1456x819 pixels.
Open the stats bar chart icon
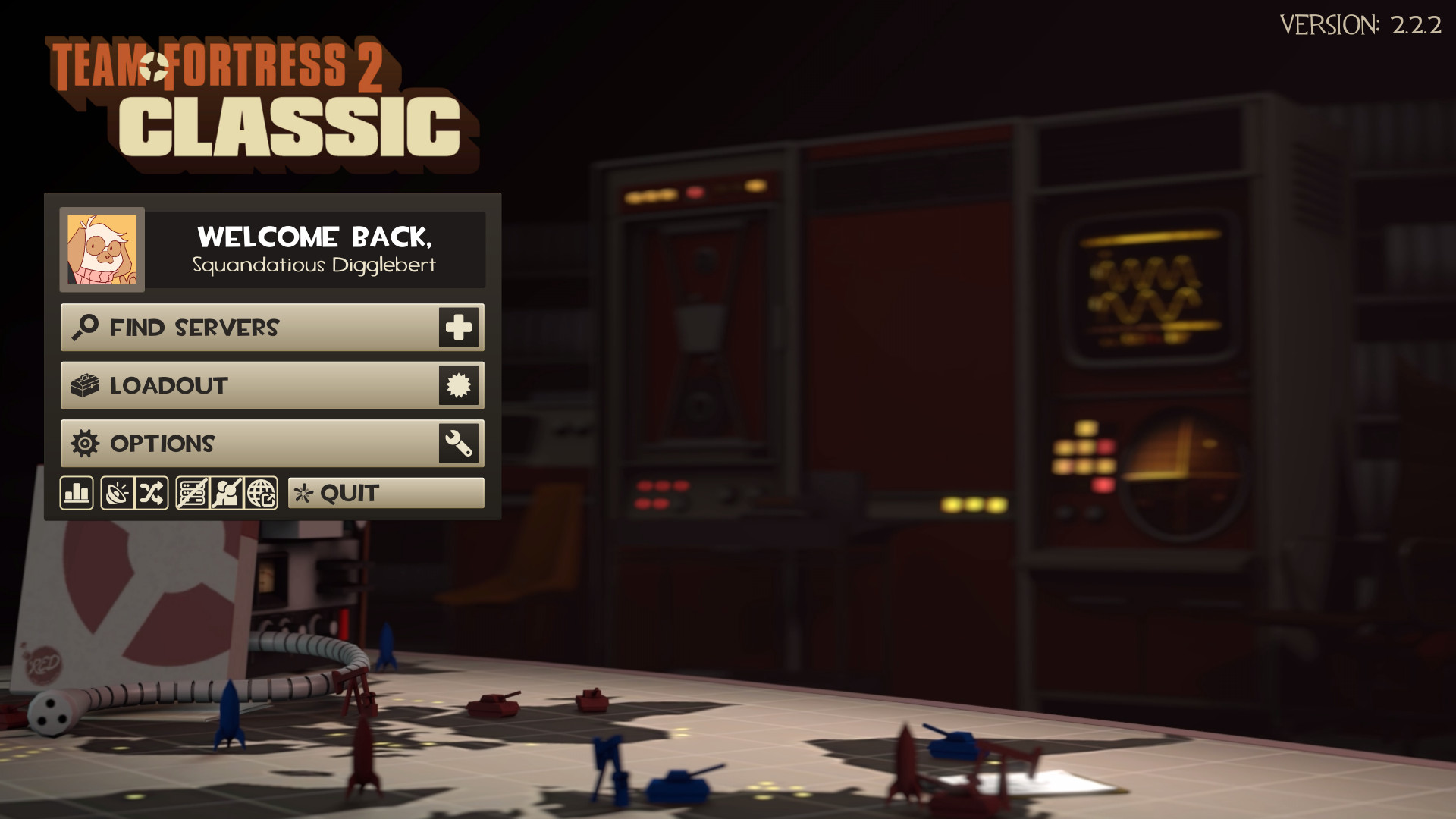click(76, 493)
